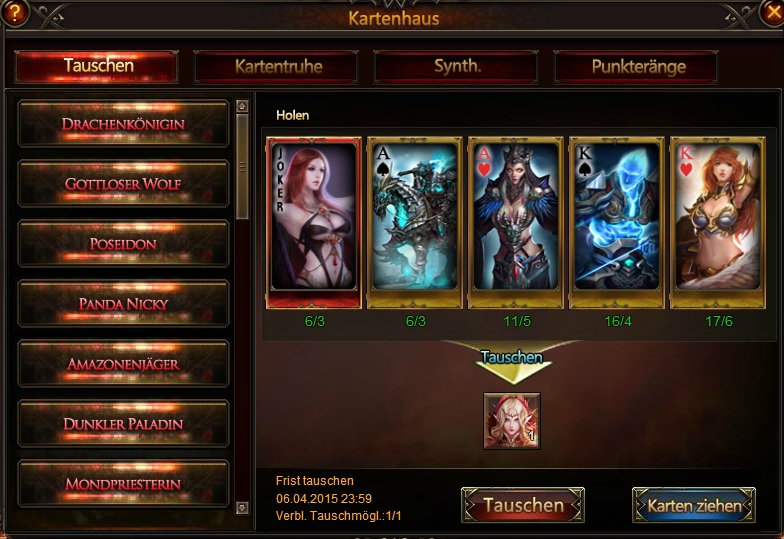Image resolution: width=784 pixels, height=539 pixels.
Task: Switch to the Synth. tab
Action: pos(456,67)
